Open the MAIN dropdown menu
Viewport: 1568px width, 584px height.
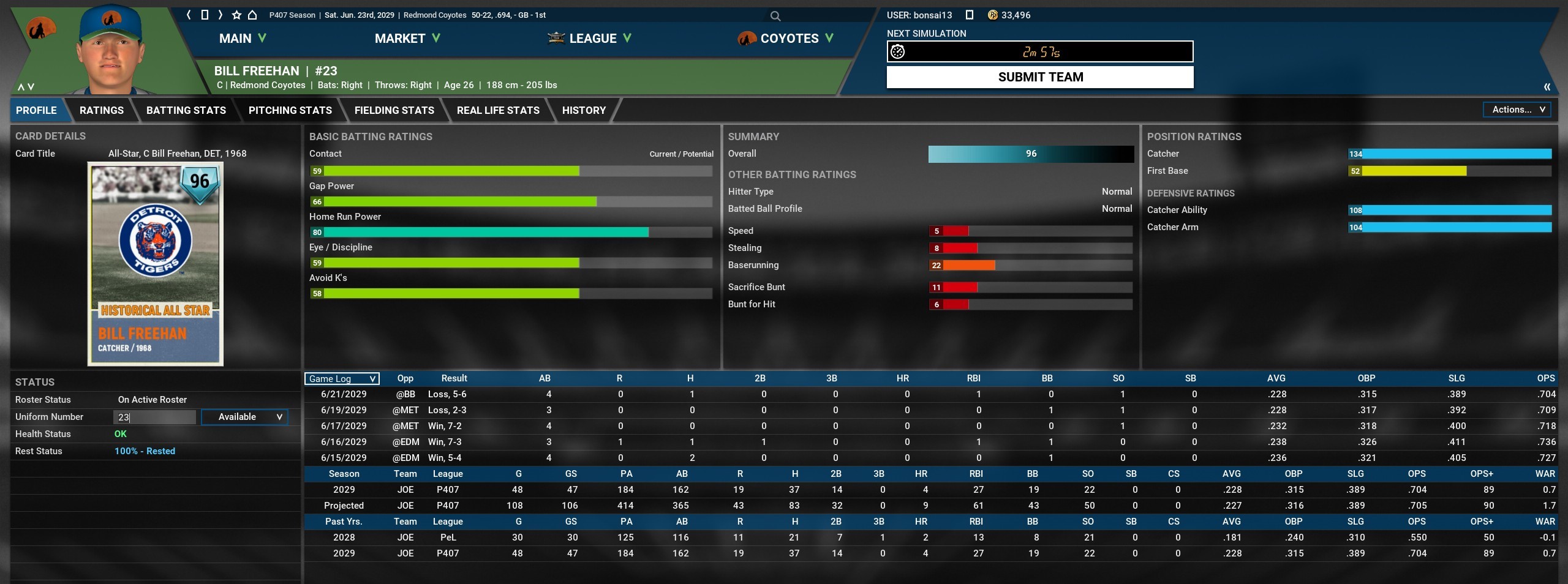click(243, 39)
